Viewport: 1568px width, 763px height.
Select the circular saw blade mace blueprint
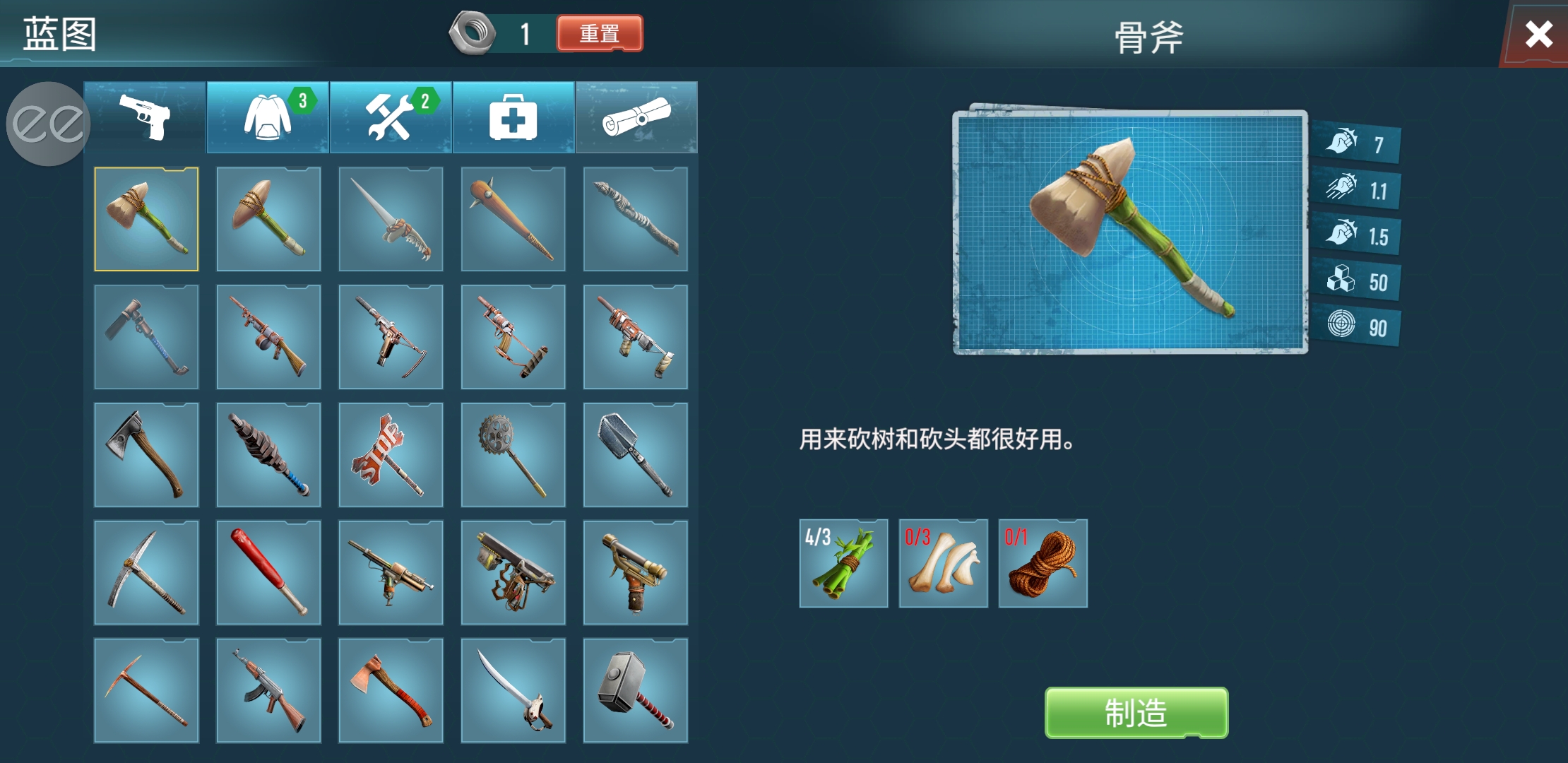tap(513, 455)
